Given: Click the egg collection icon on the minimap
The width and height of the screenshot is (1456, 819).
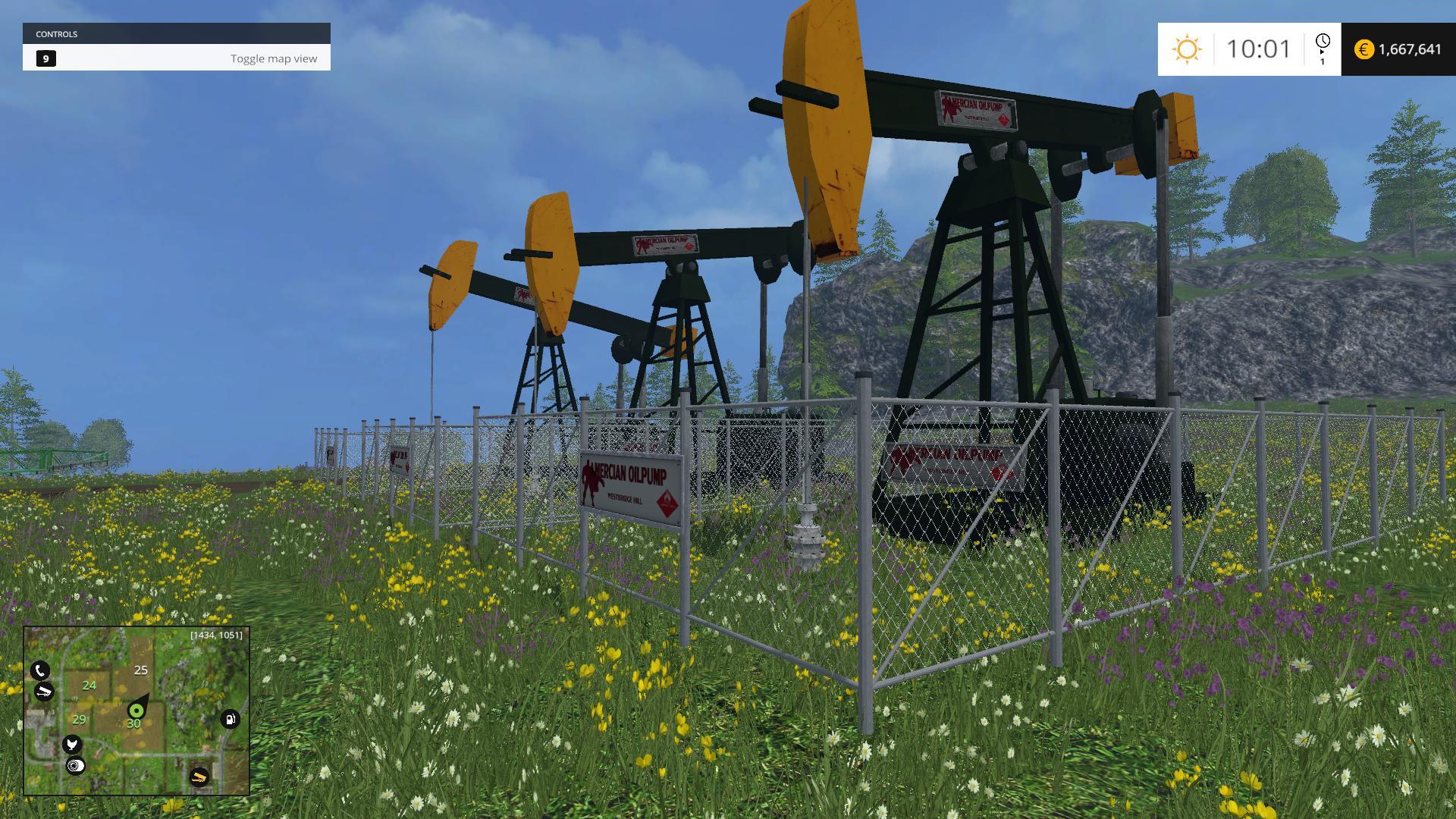Looking at the screenshot, I should [x=76, y=765].
